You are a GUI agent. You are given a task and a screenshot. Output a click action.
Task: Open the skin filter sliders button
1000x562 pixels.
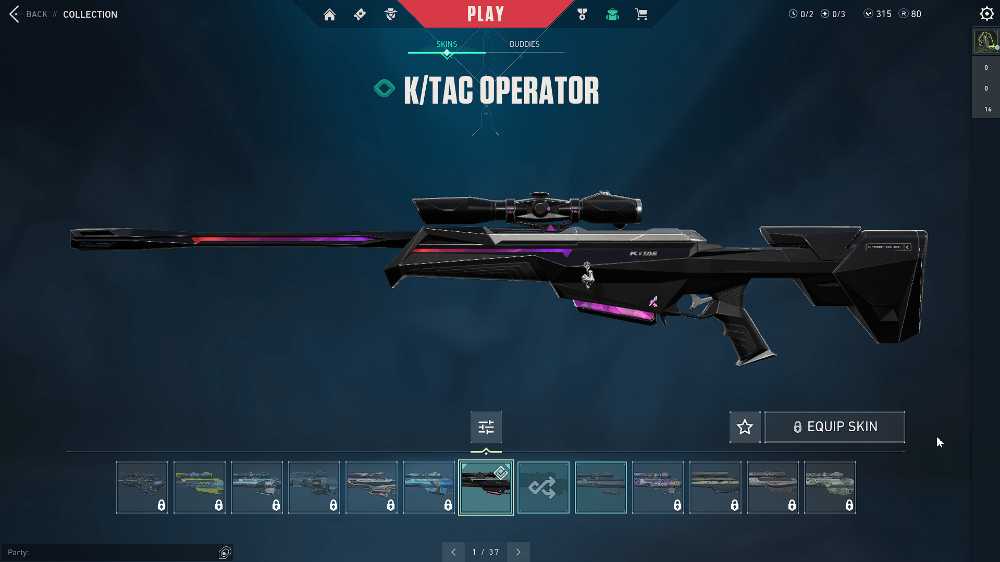pyautogui.click(x=486, y=427)
